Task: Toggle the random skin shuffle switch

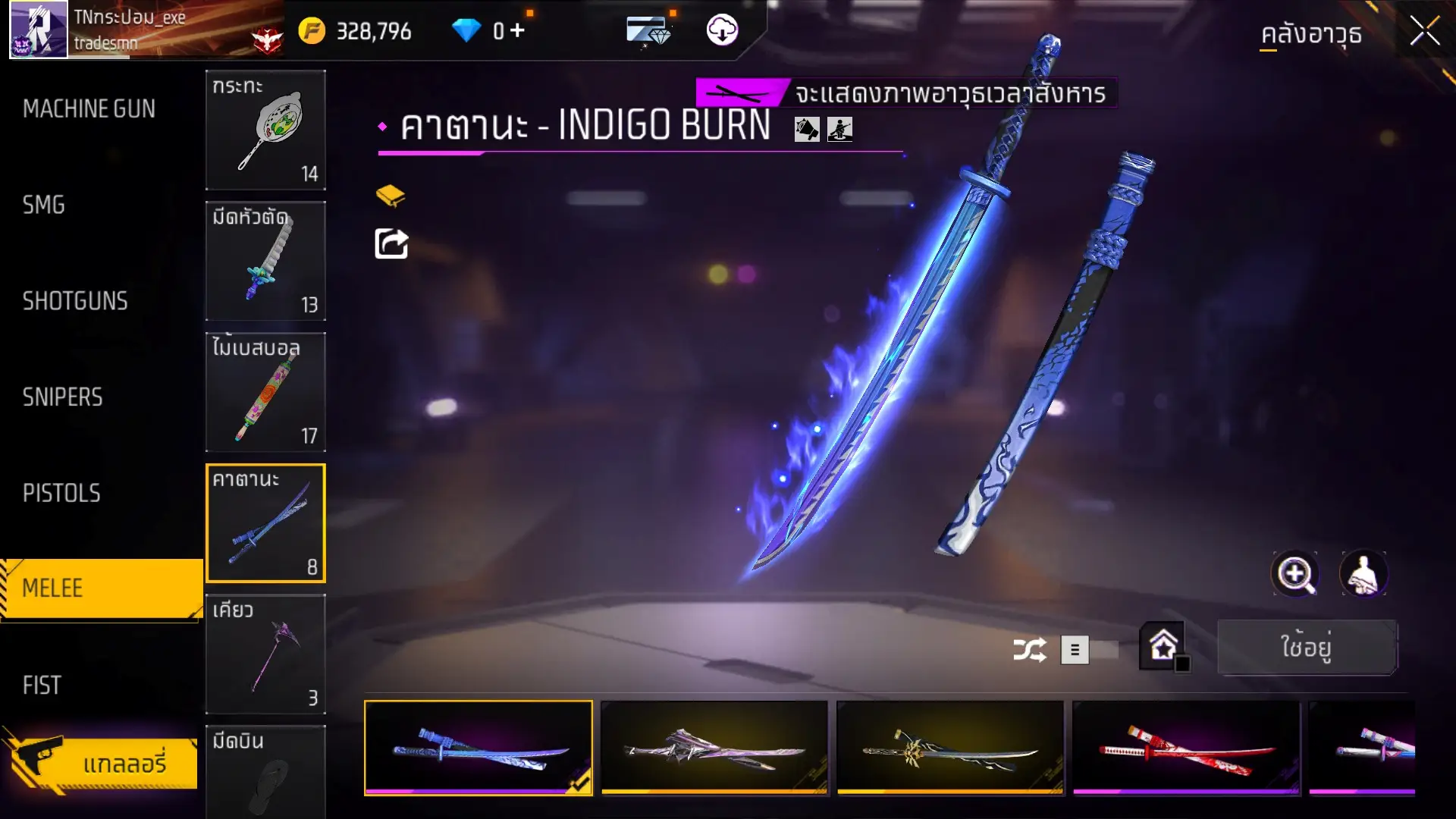Action: (1090, 650)
